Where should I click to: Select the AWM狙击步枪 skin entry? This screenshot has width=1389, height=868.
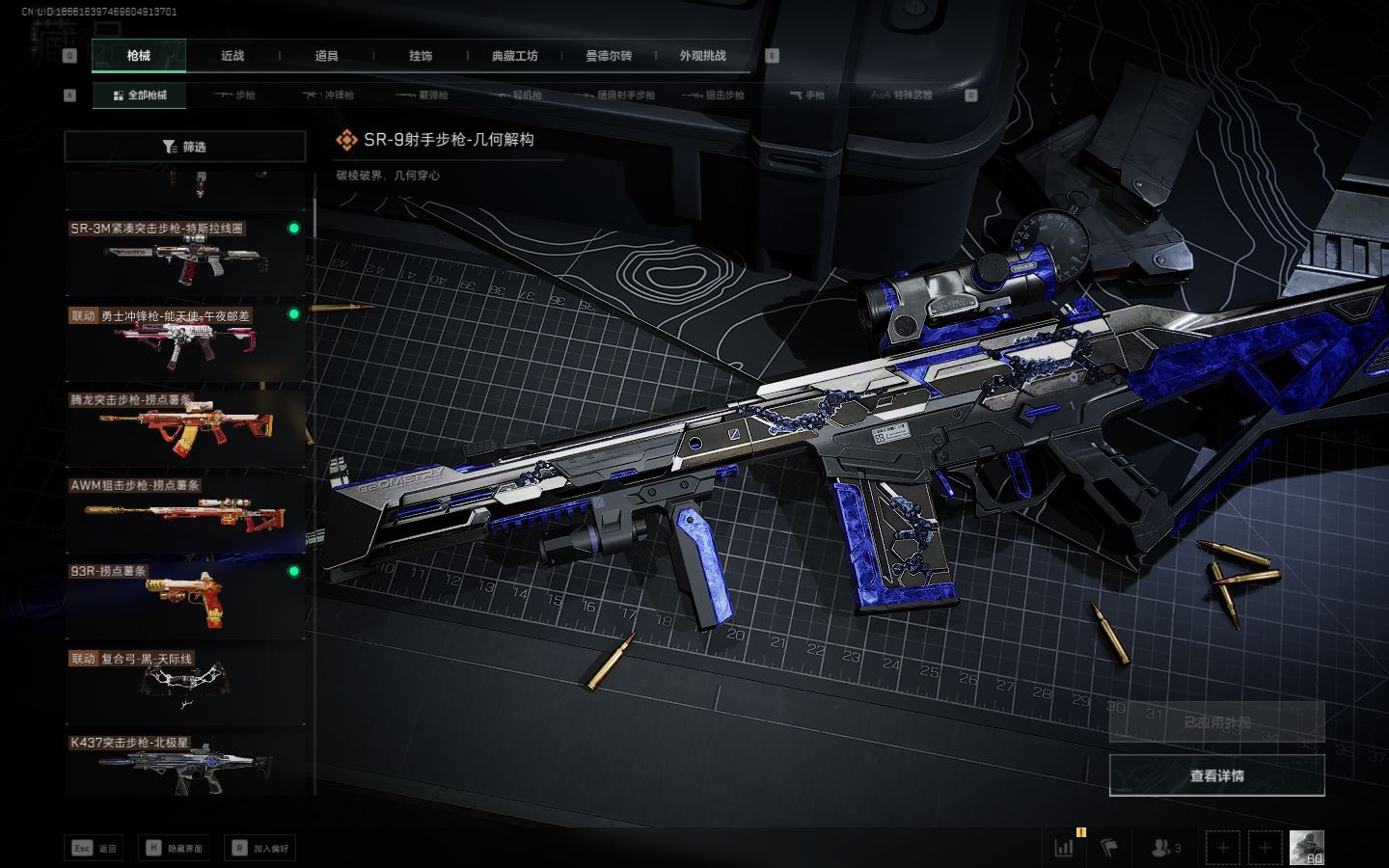click(185, 512)
